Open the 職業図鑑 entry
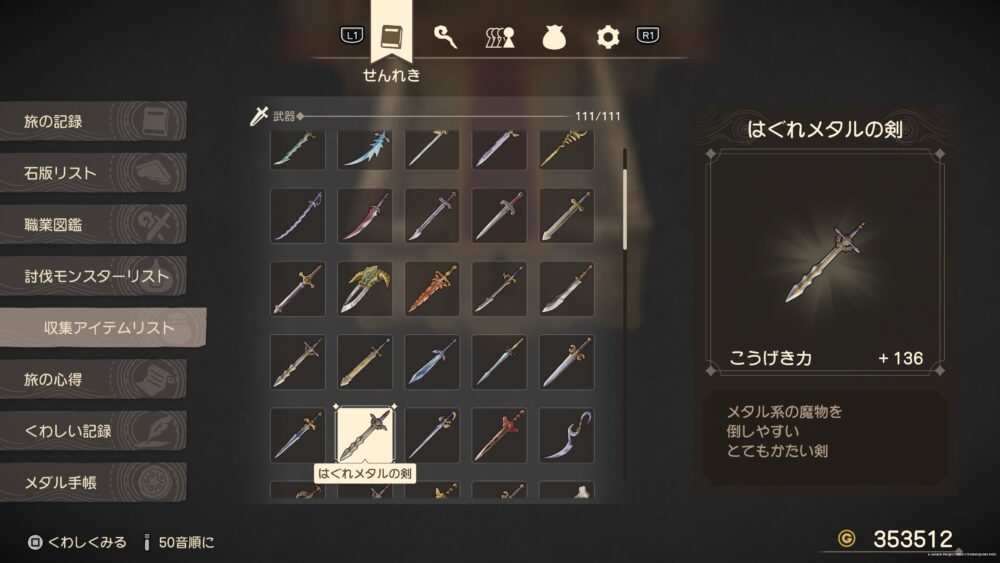 [x=92, y=225]
